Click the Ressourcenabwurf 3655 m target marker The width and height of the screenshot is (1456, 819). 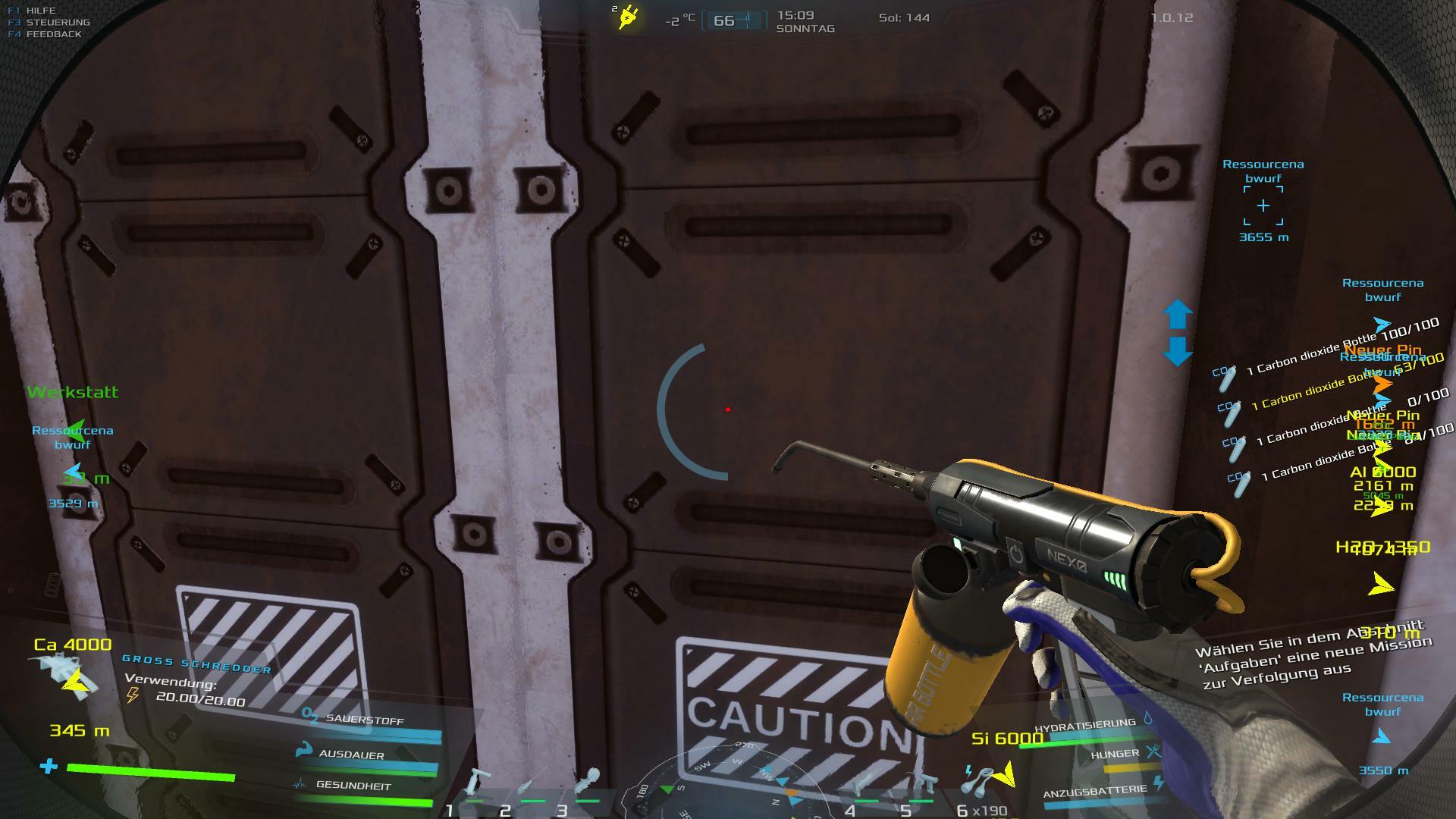point(1263,206)
